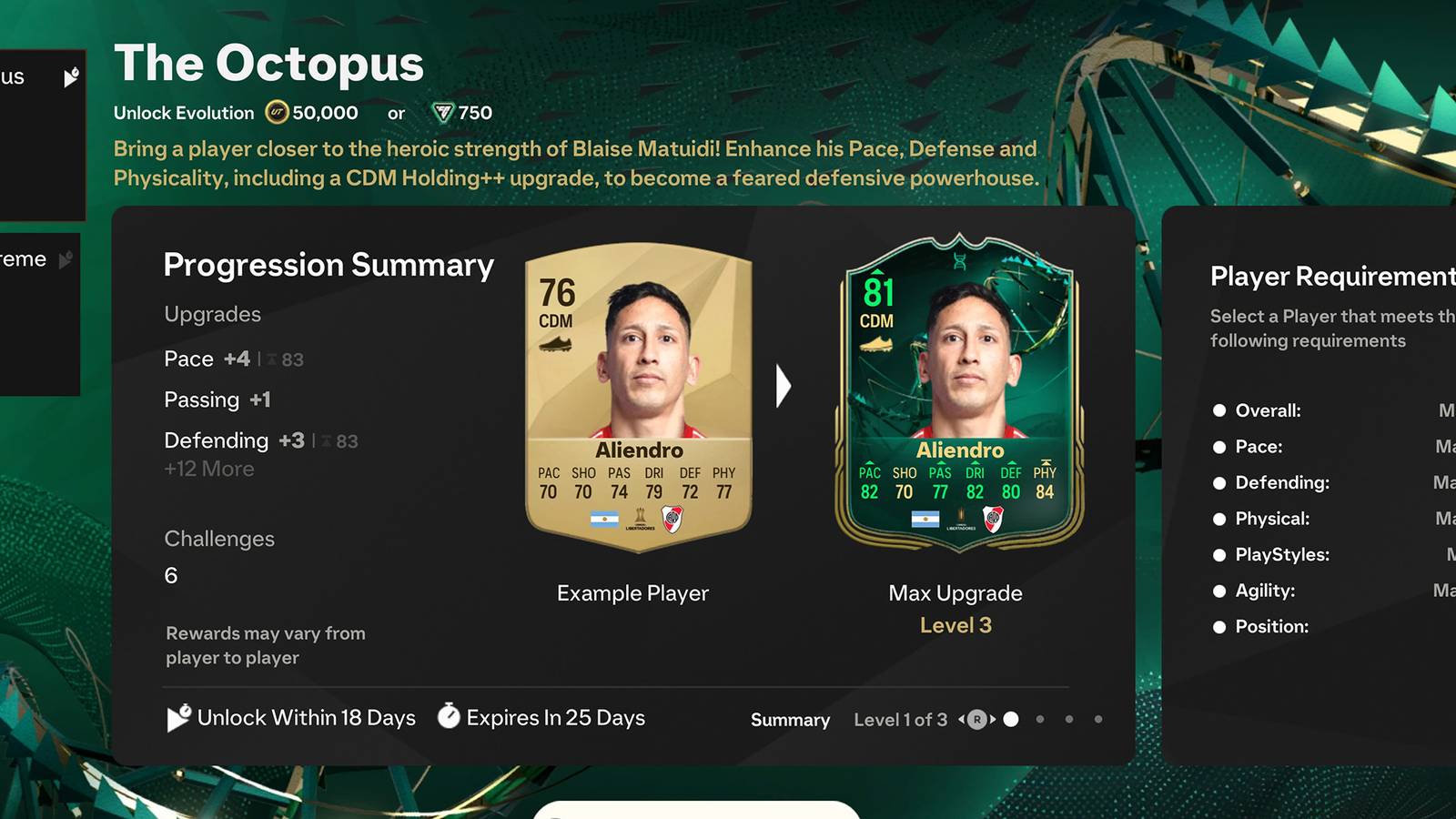Click the flag icon before Unlock Within 18 Days
The height and width of the screenshot is (819, 1456).
coord(177,717)
